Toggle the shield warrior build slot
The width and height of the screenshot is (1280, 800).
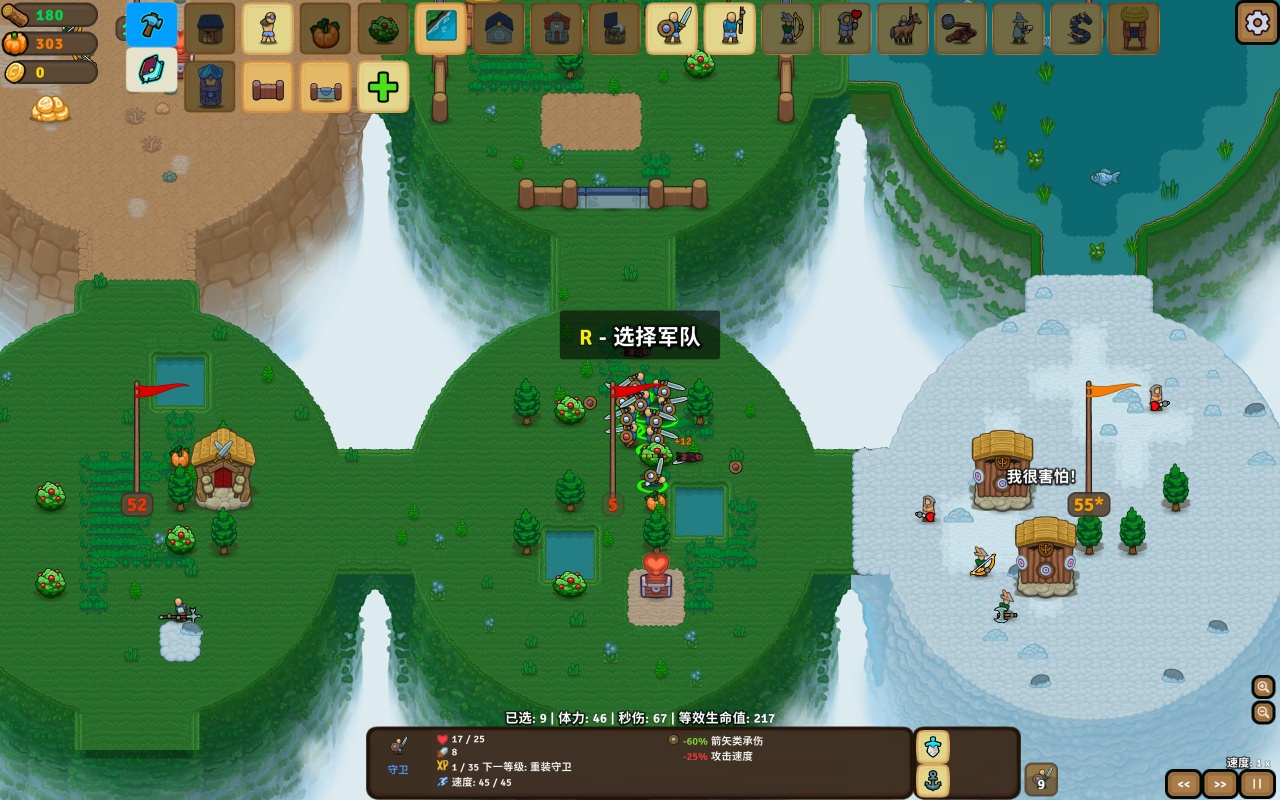click(671, 29)
